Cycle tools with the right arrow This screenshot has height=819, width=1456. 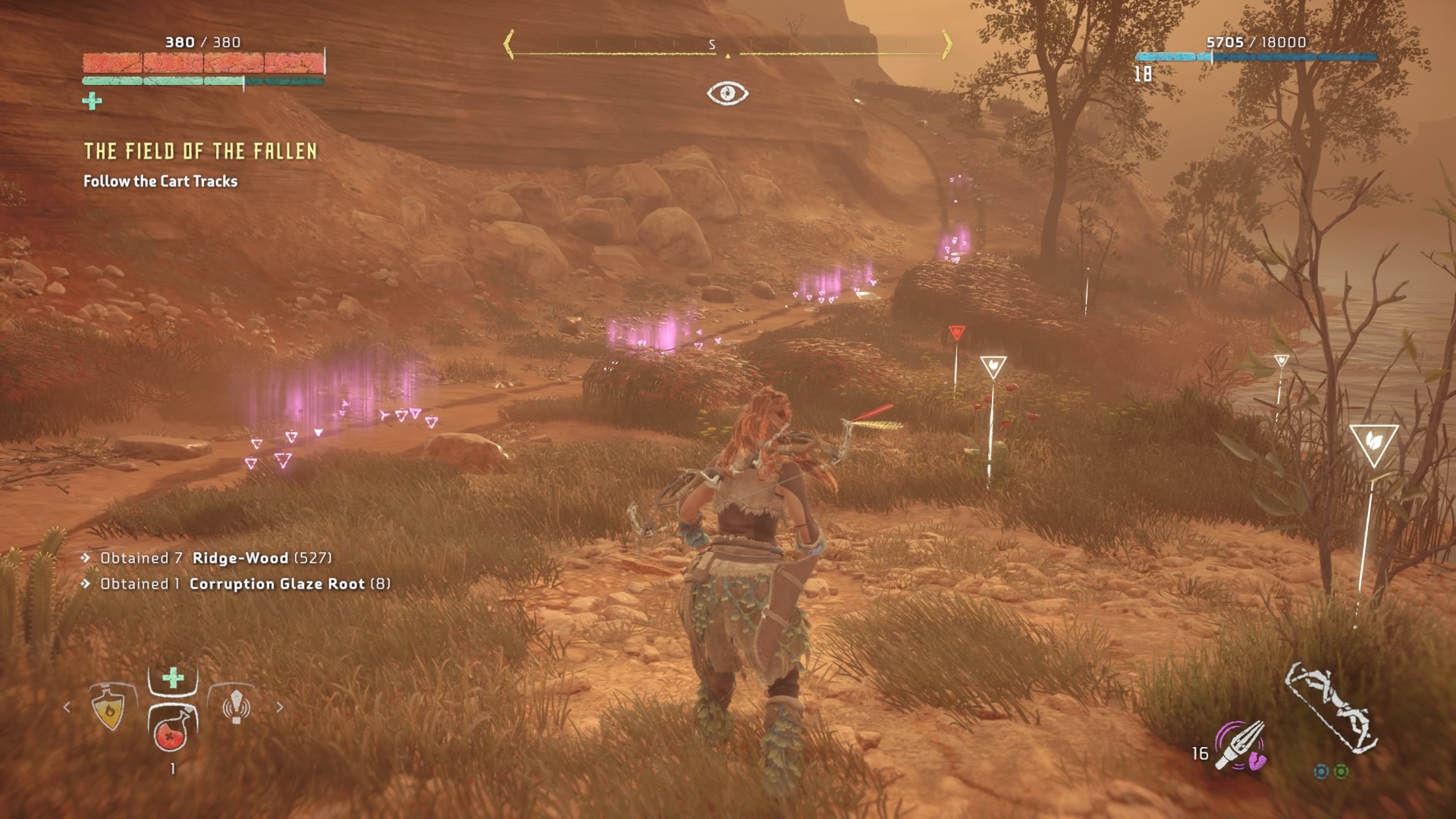280,707
